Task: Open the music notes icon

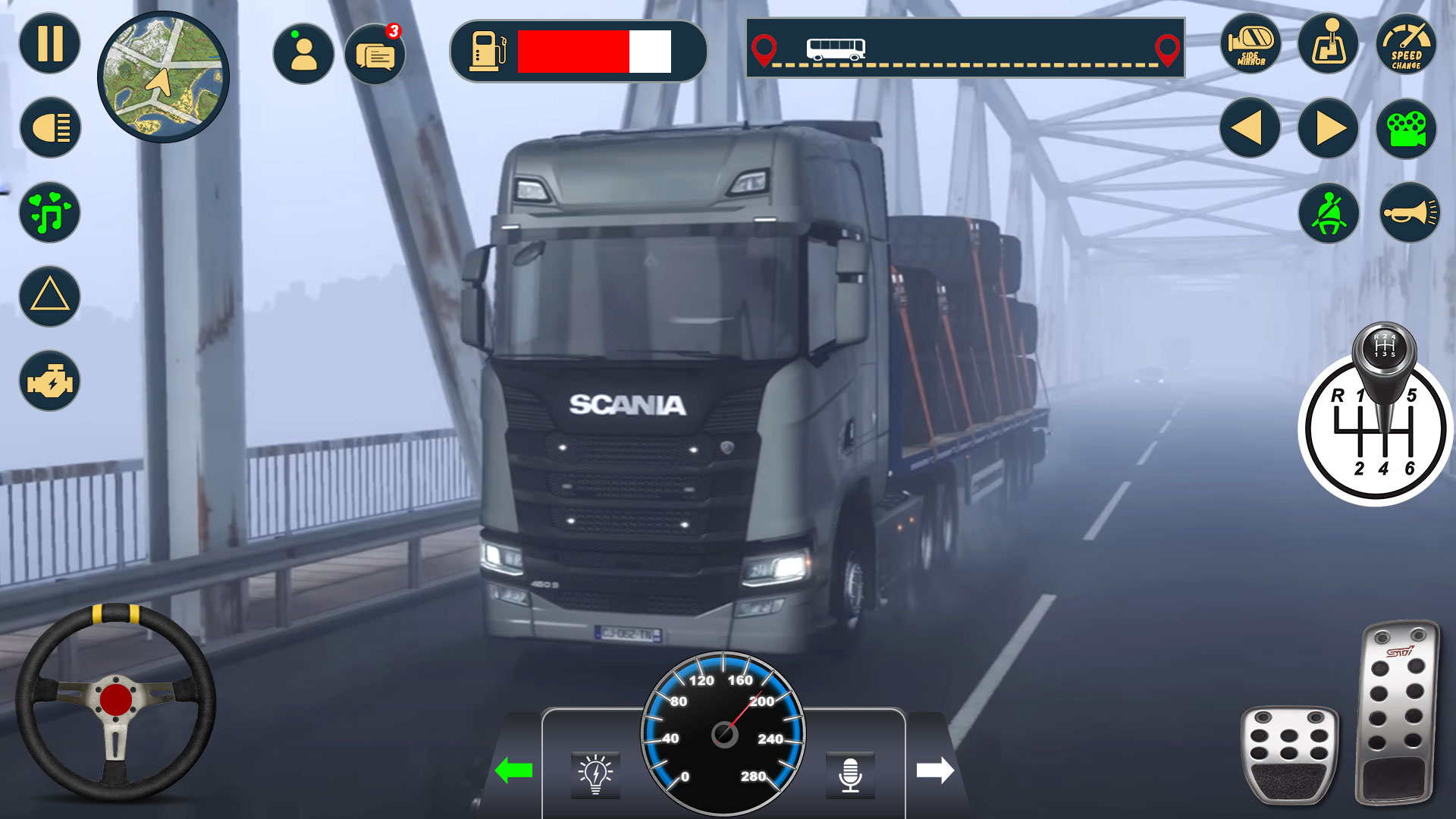Action: tap(48, 213)
